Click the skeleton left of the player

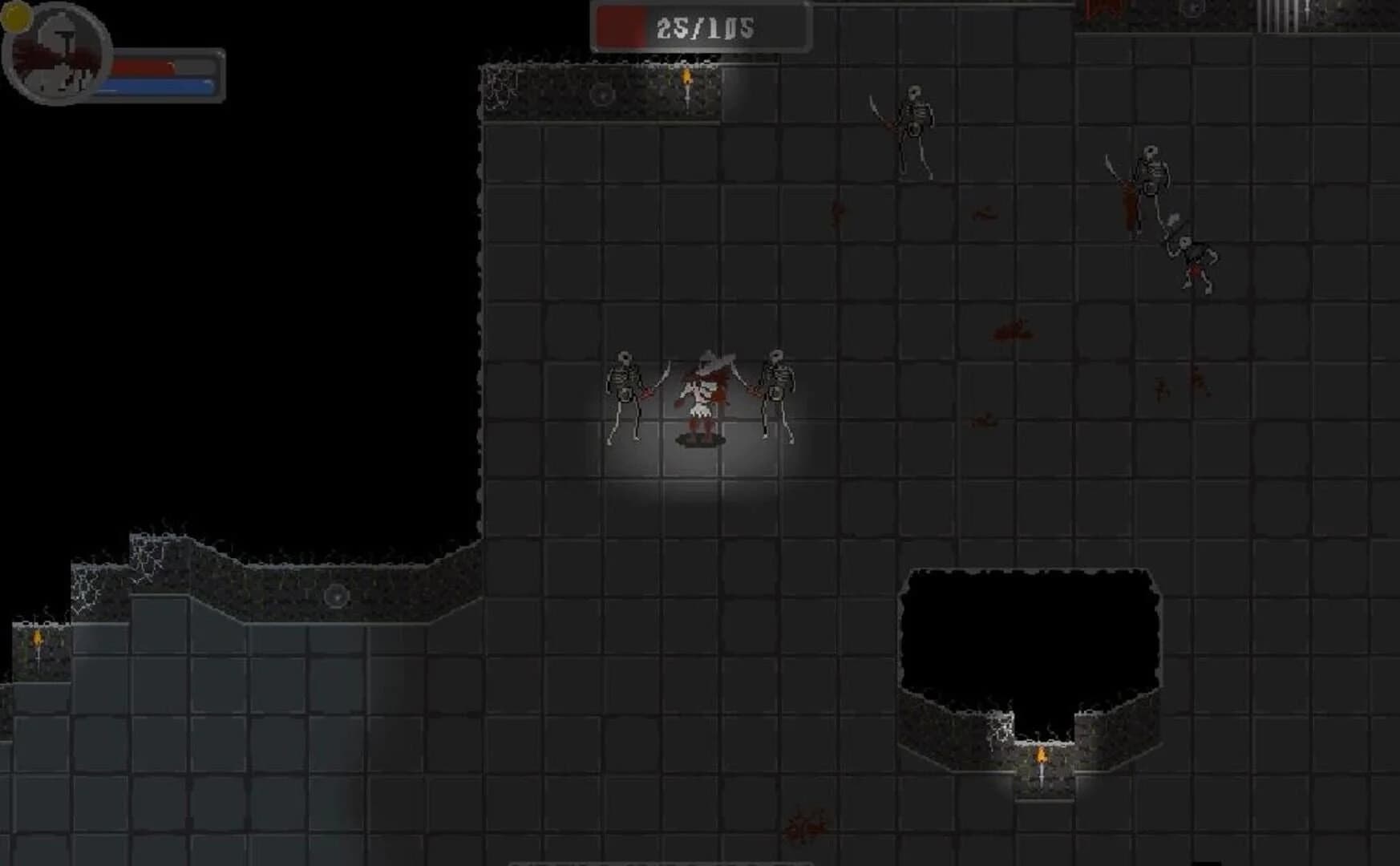(625, 393)
